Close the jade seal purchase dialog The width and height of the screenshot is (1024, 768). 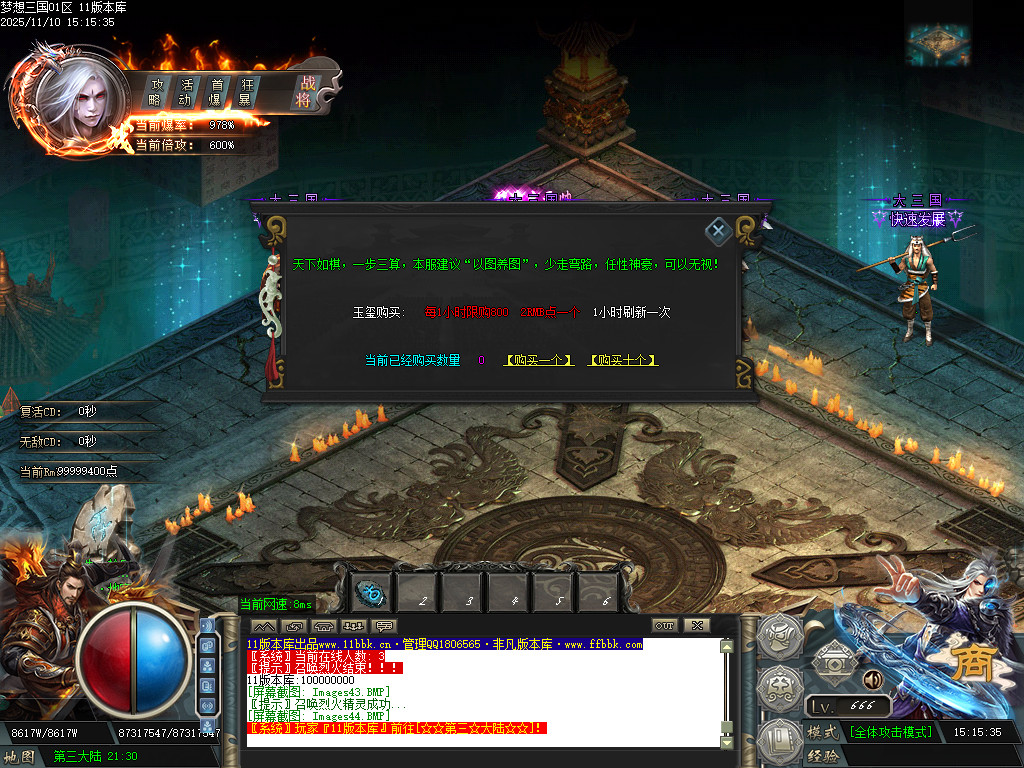click(x=717, y=232)
